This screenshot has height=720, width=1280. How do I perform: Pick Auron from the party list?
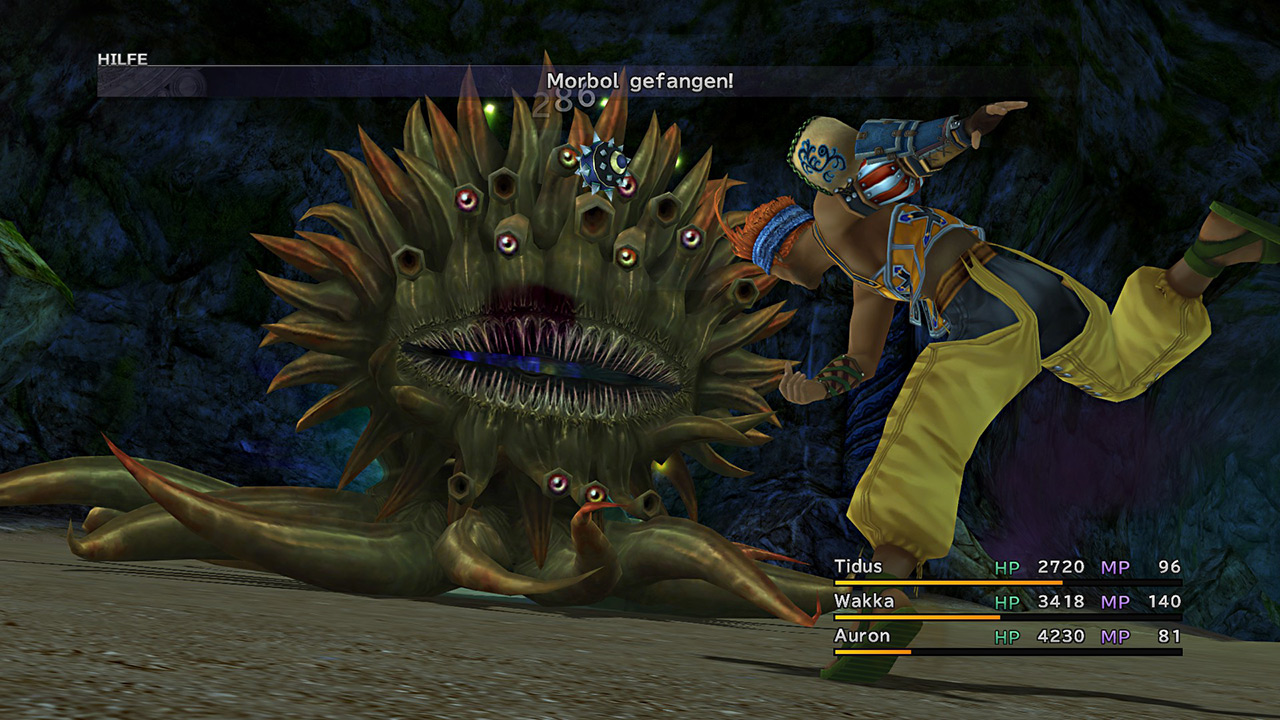pos(862,636)
